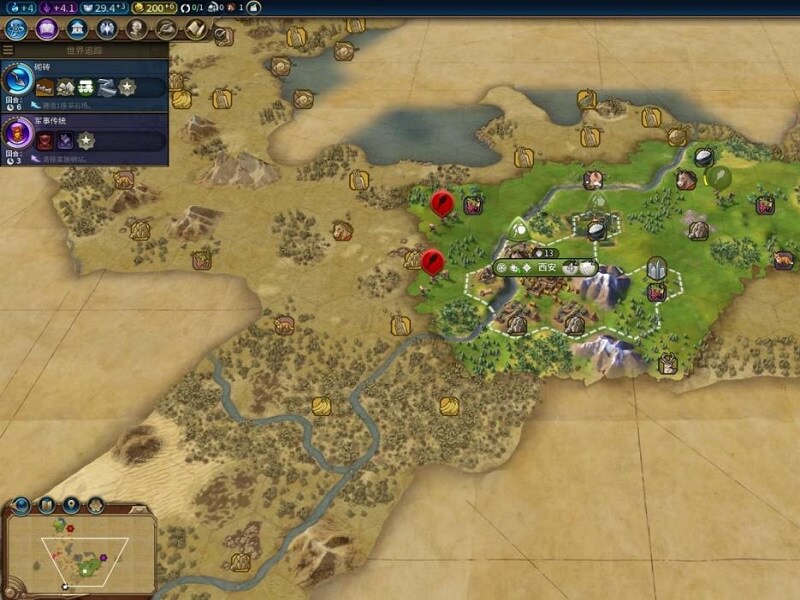800x600 pixels.
Task: Select the shield unit flag near Xi'an
Action: (656, 268)
